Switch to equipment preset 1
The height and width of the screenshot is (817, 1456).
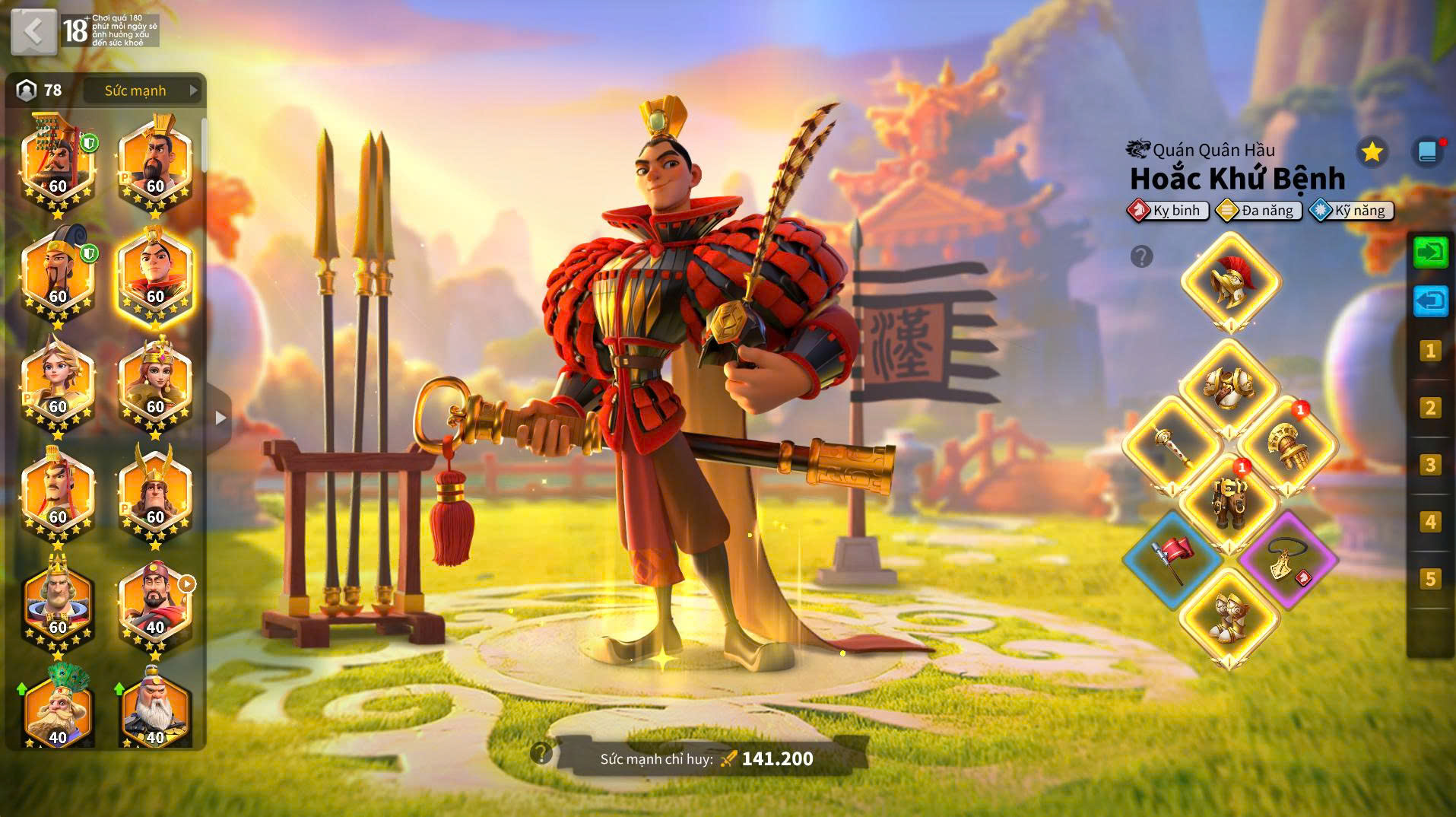click(x=1430, y=351)
